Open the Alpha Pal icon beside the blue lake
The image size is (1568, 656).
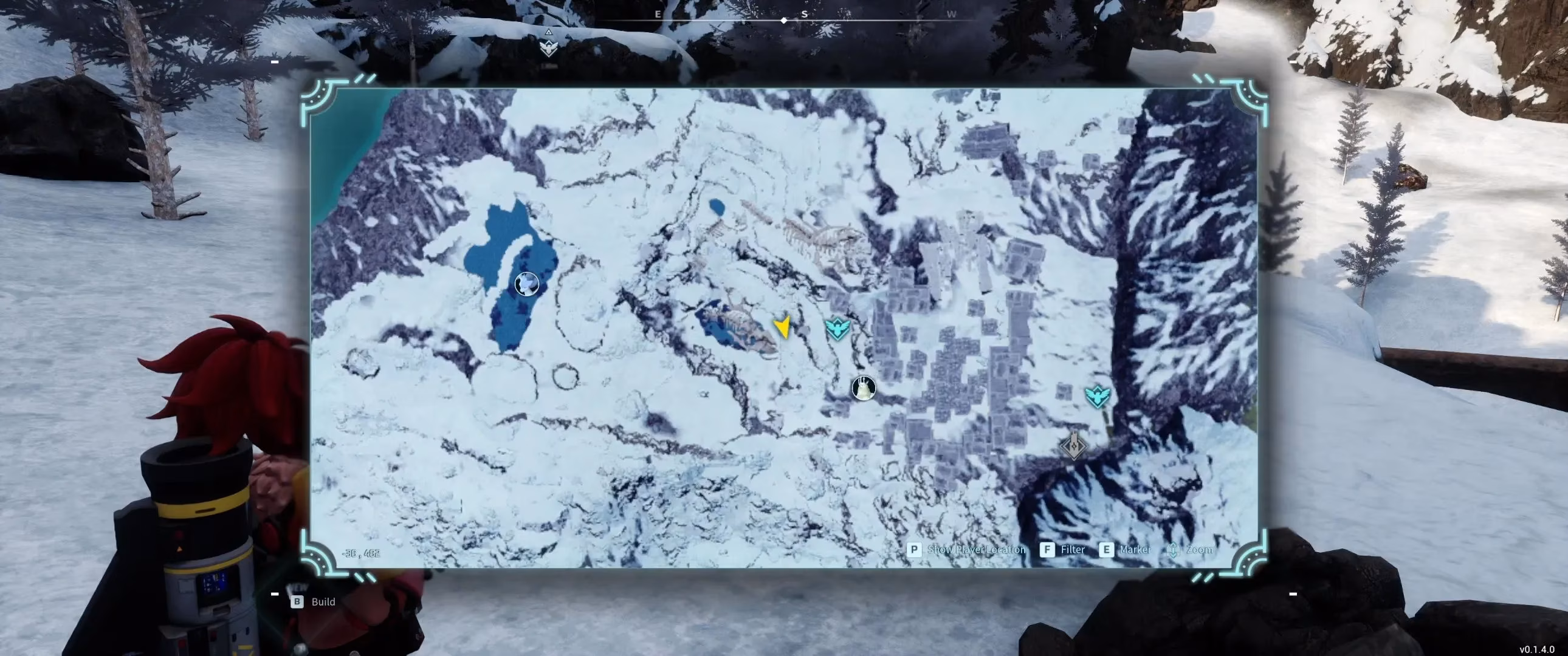coord(526,284)
